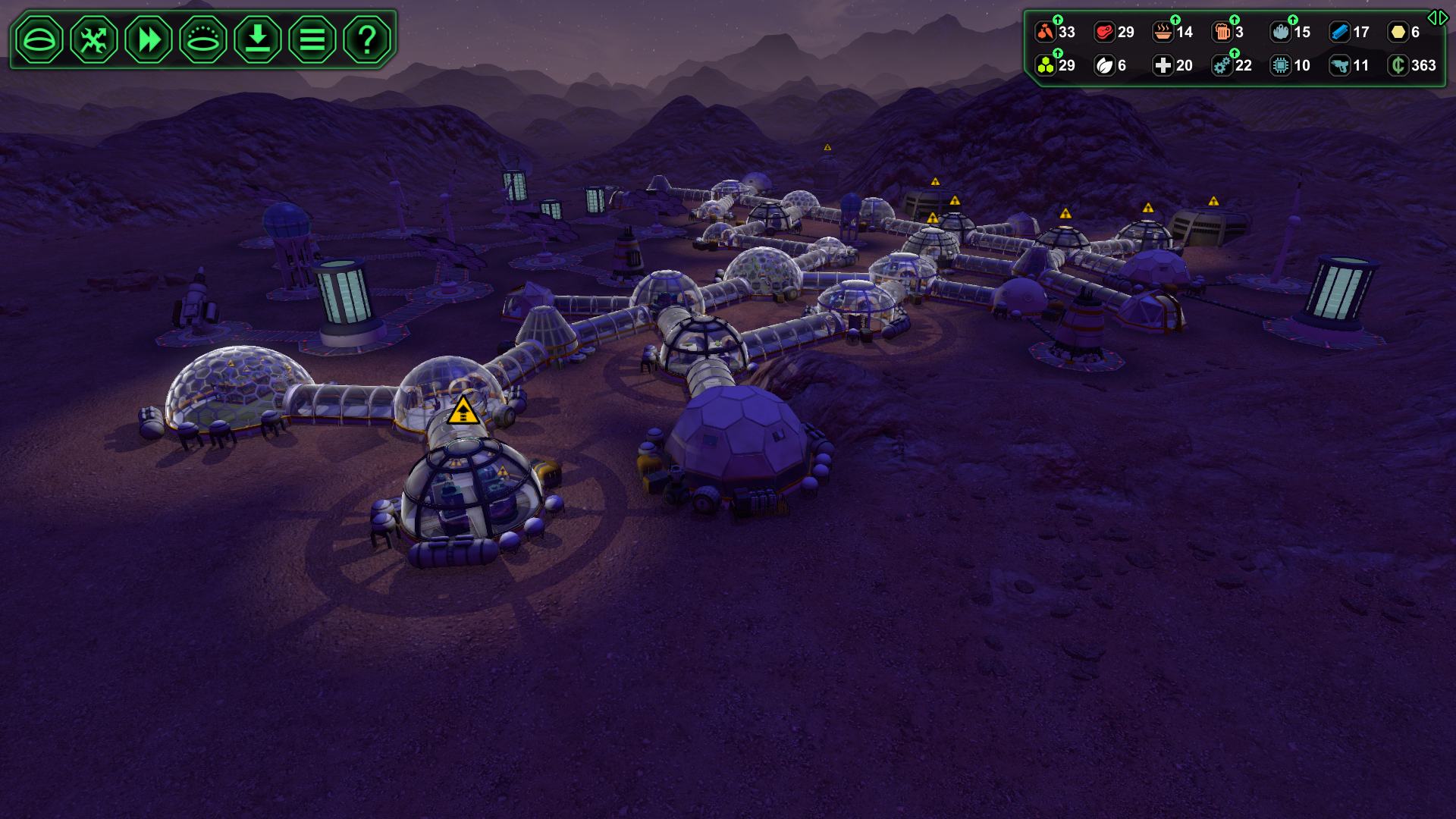This screenshot has height=819, width=1456.
Task: Show help with the question mark button
Action: pos(367,39)
